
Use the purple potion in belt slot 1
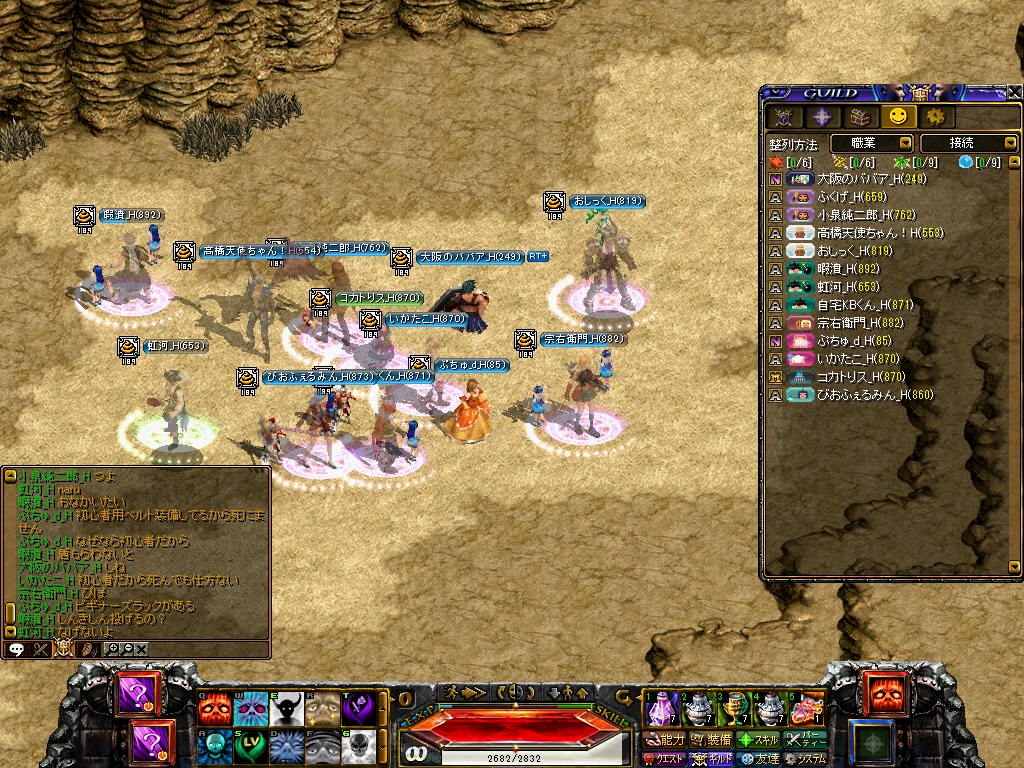[662, 709]
